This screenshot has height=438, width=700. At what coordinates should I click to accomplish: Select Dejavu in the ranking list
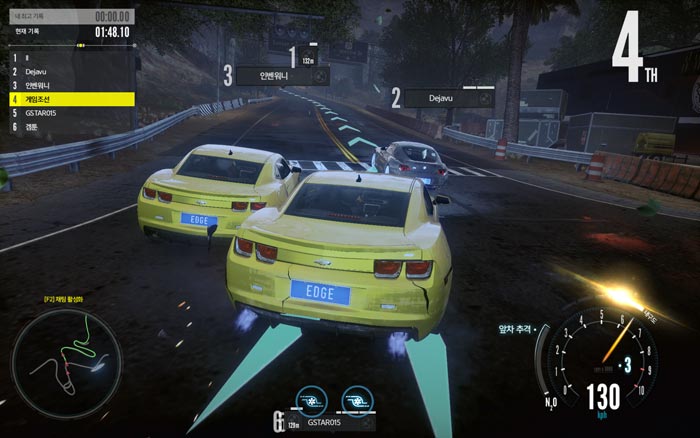[x=68, y=72]
